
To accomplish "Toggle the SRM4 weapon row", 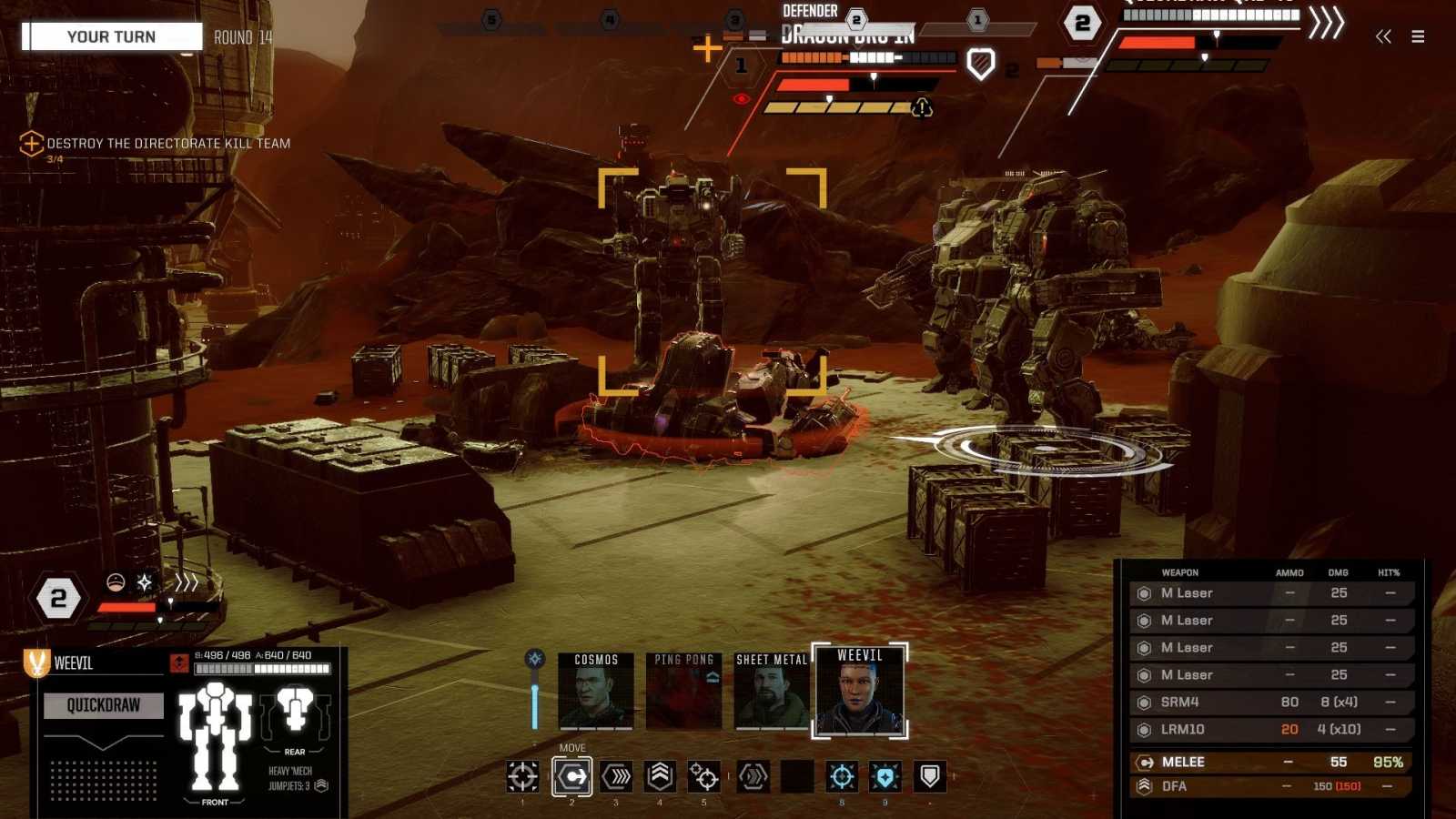I will pyautogui.click(x=1271, y=703).
